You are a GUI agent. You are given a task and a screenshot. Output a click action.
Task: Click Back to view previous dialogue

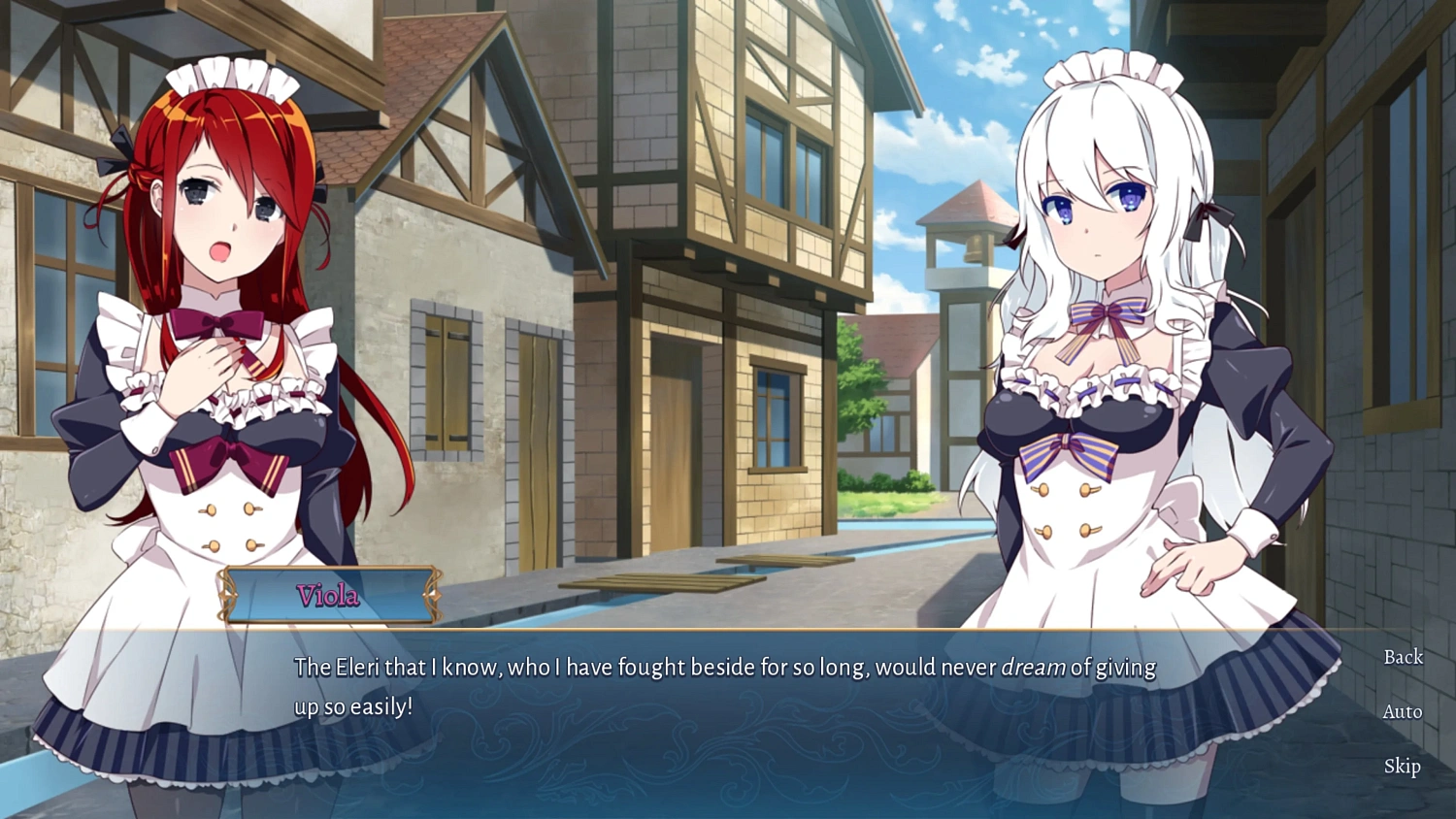1403,657
